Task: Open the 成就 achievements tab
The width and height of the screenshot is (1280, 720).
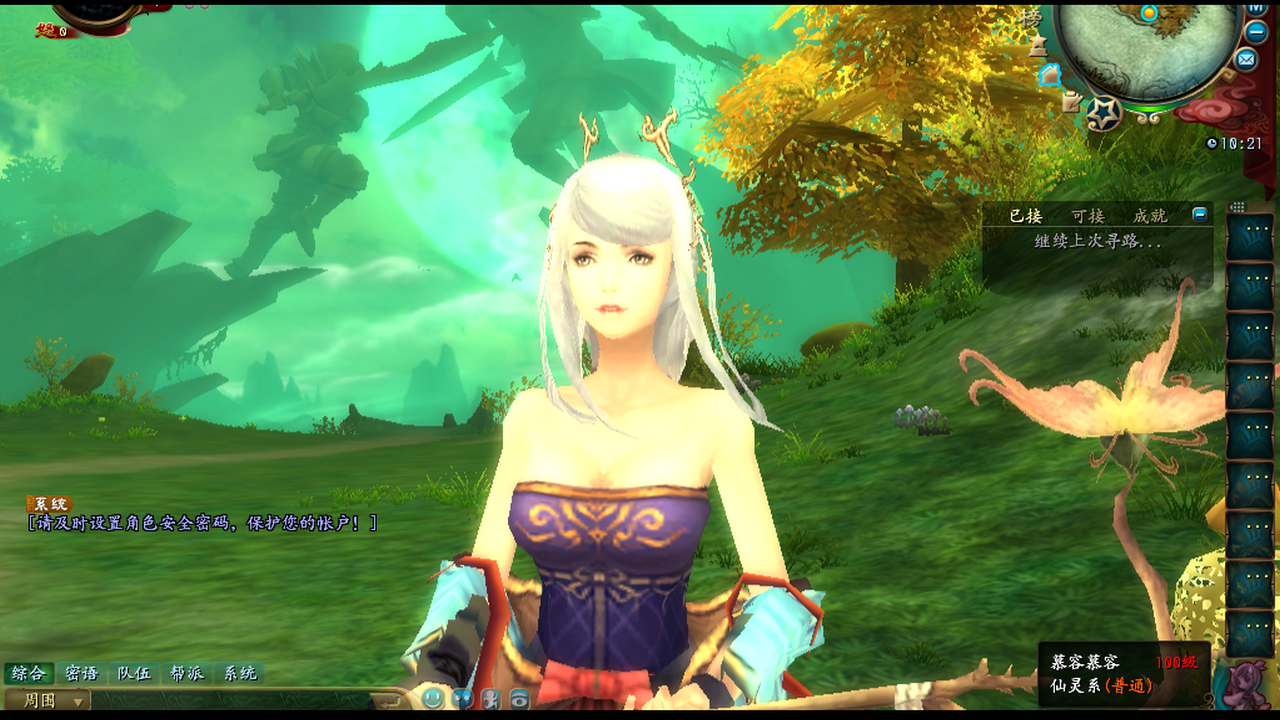Action: click(1150, 215)
